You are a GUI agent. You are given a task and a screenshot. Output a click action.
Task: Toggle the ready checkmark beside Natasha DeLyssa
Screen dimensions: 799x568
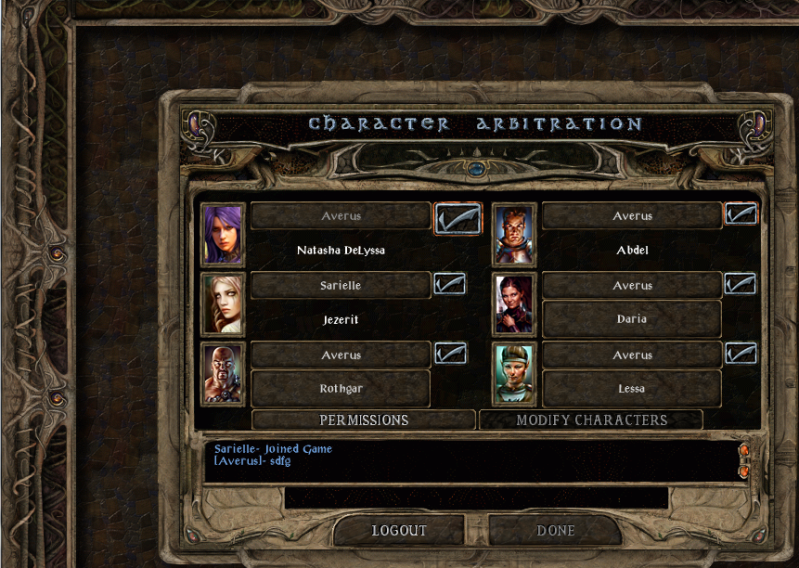point(457,217)
